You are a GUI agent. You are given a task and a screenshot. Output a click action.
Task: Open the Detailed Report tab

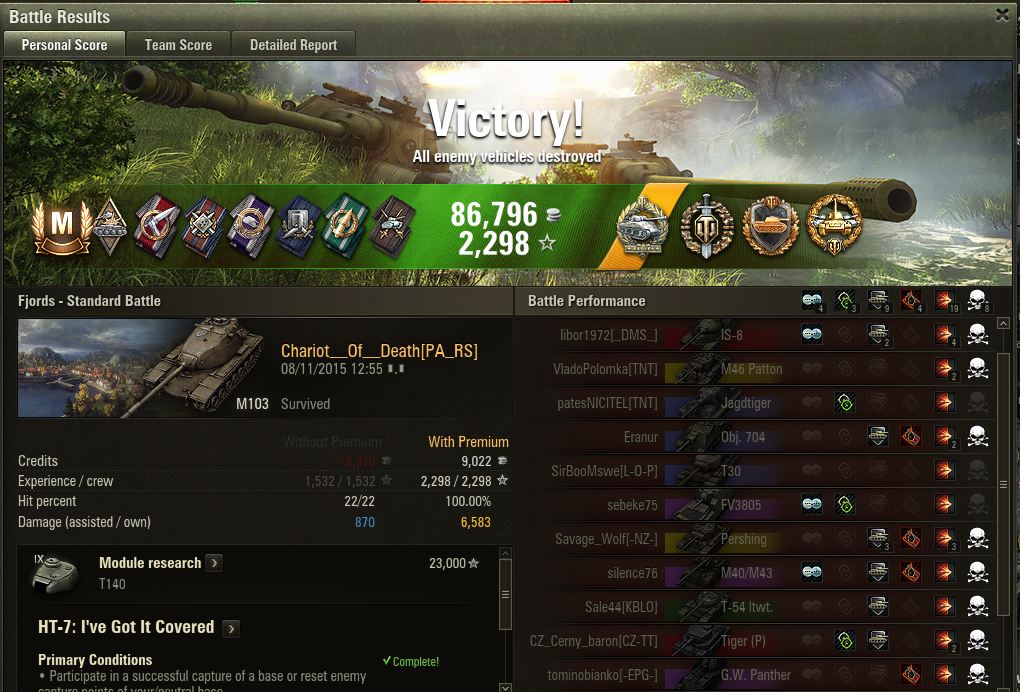click(293, 45)
